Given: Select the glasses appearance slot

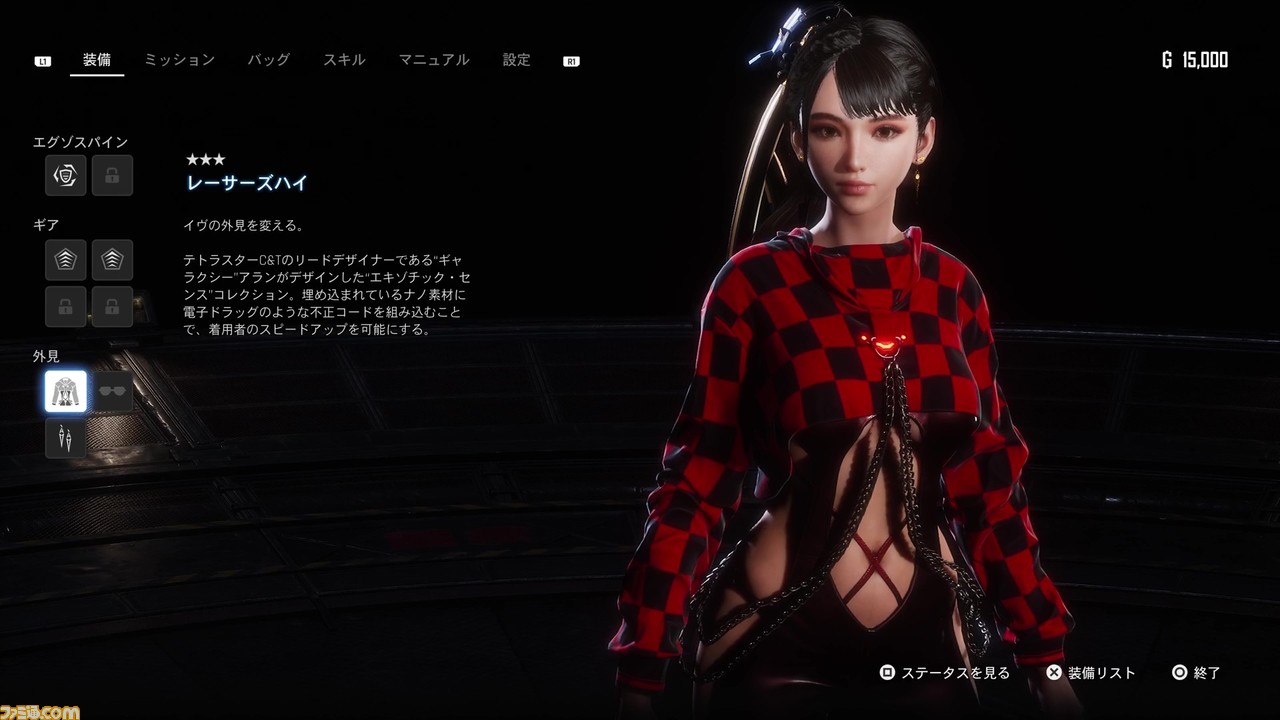Looking at the screenshot, I should click(112, 391).
